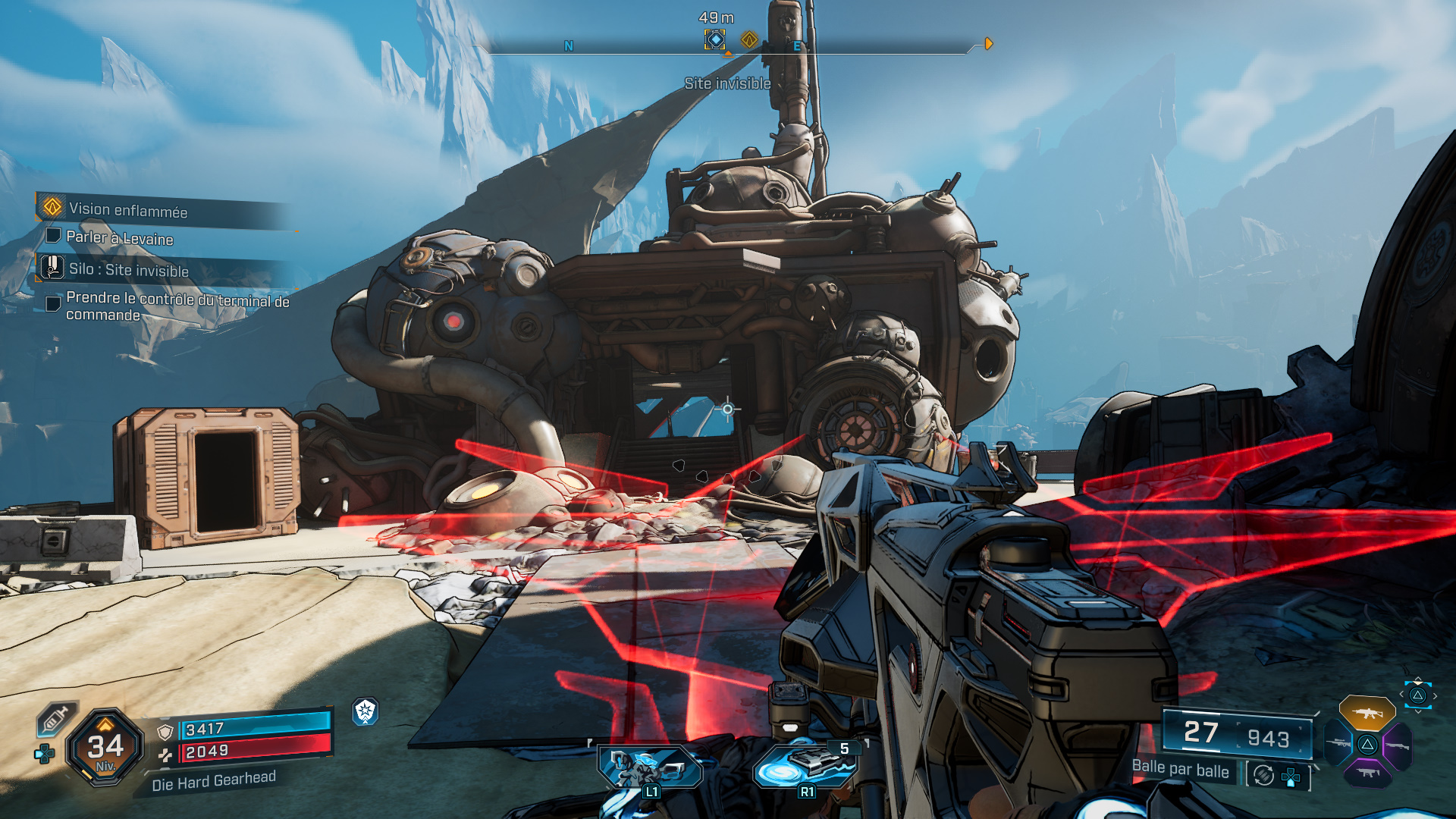This screenshot has height=819, width=1456.
Task: Click the blue diamond waypoint on compass
Action: tap(714, 39)
